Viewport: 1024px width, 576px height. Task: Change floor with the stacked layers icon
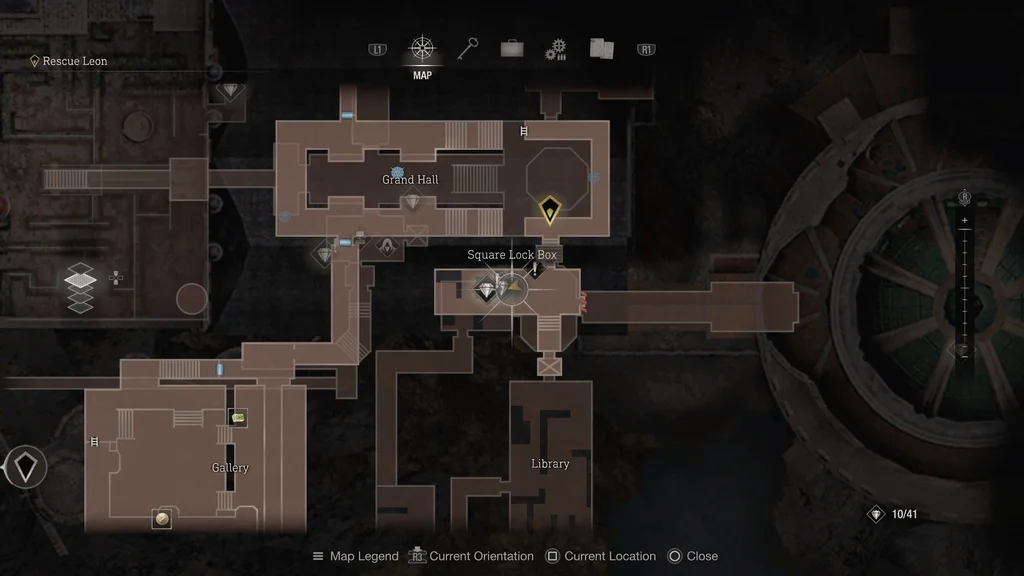(80, 290)
